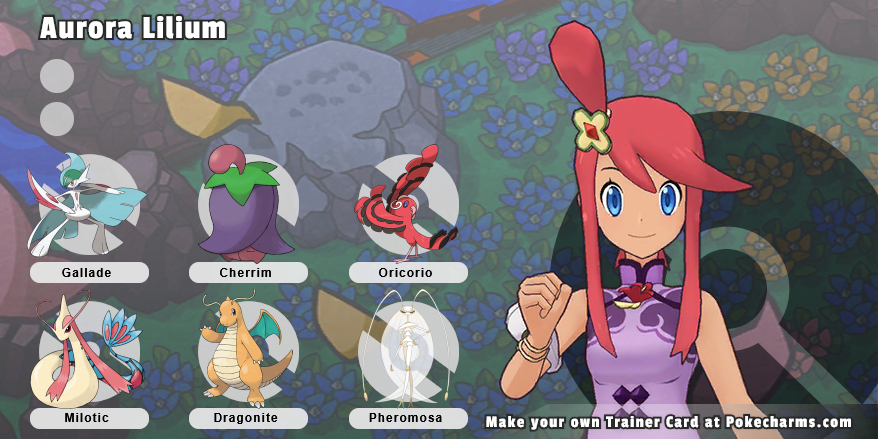The width and height of the screenshot is (878, 439).
Task: Open the Pokecharms.com trainer card link
Action: coord(668,422)
